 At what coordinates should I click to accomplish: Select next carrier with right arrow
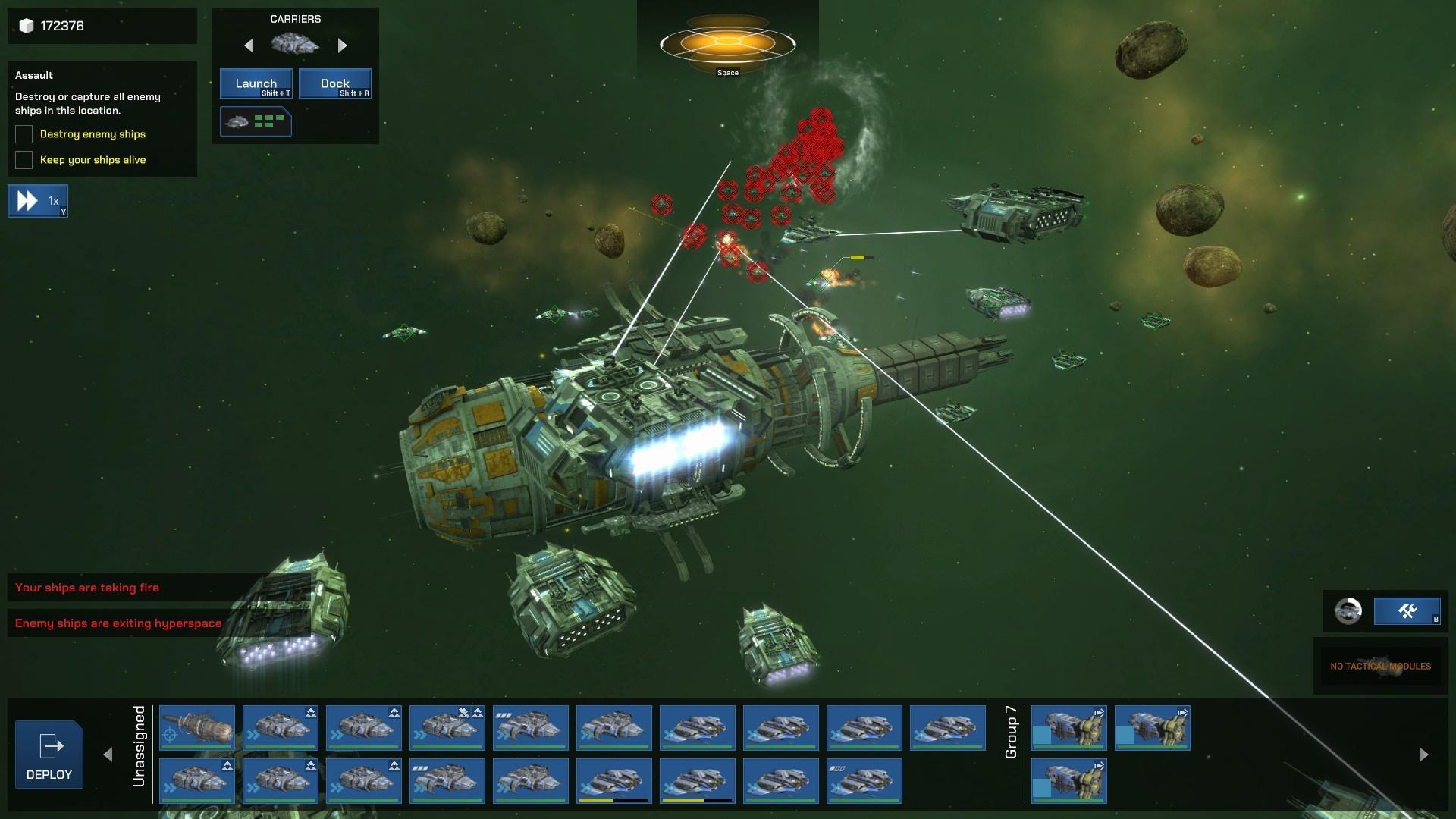point(342,45)
